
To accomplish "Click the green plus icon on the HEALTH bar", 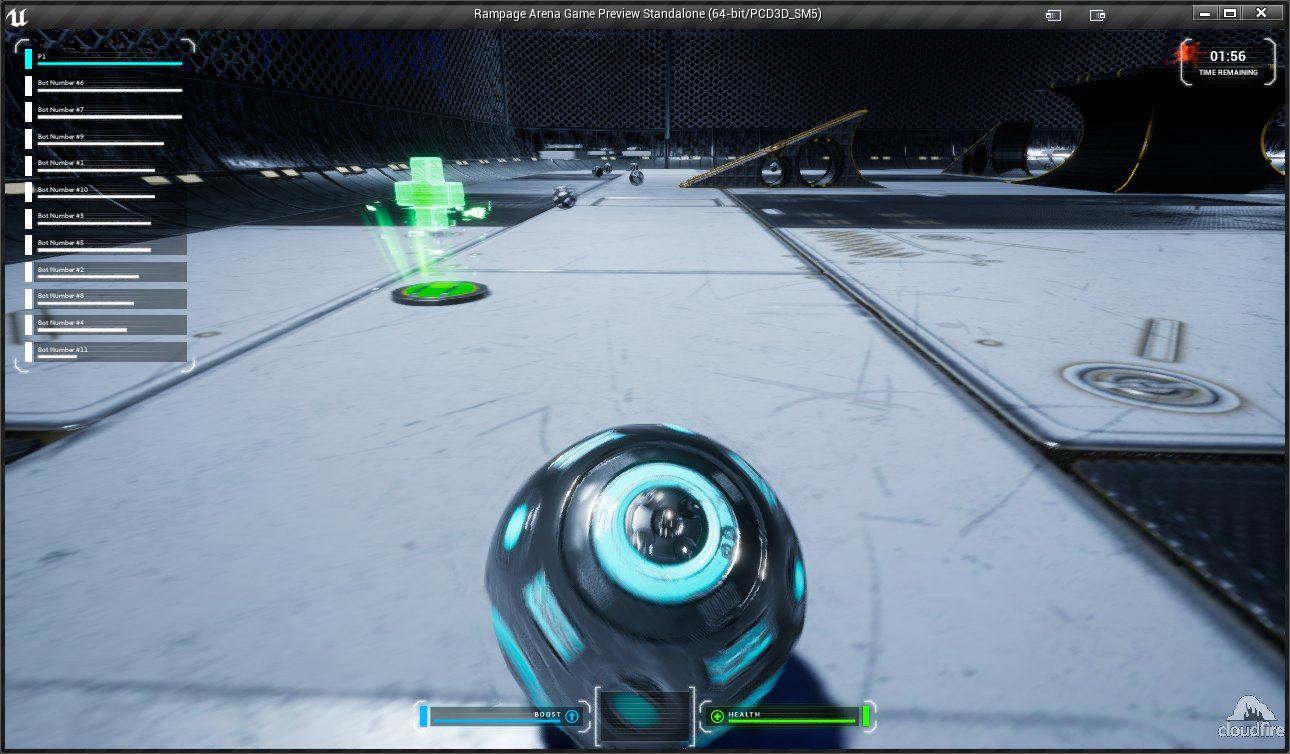I will 718,716.
